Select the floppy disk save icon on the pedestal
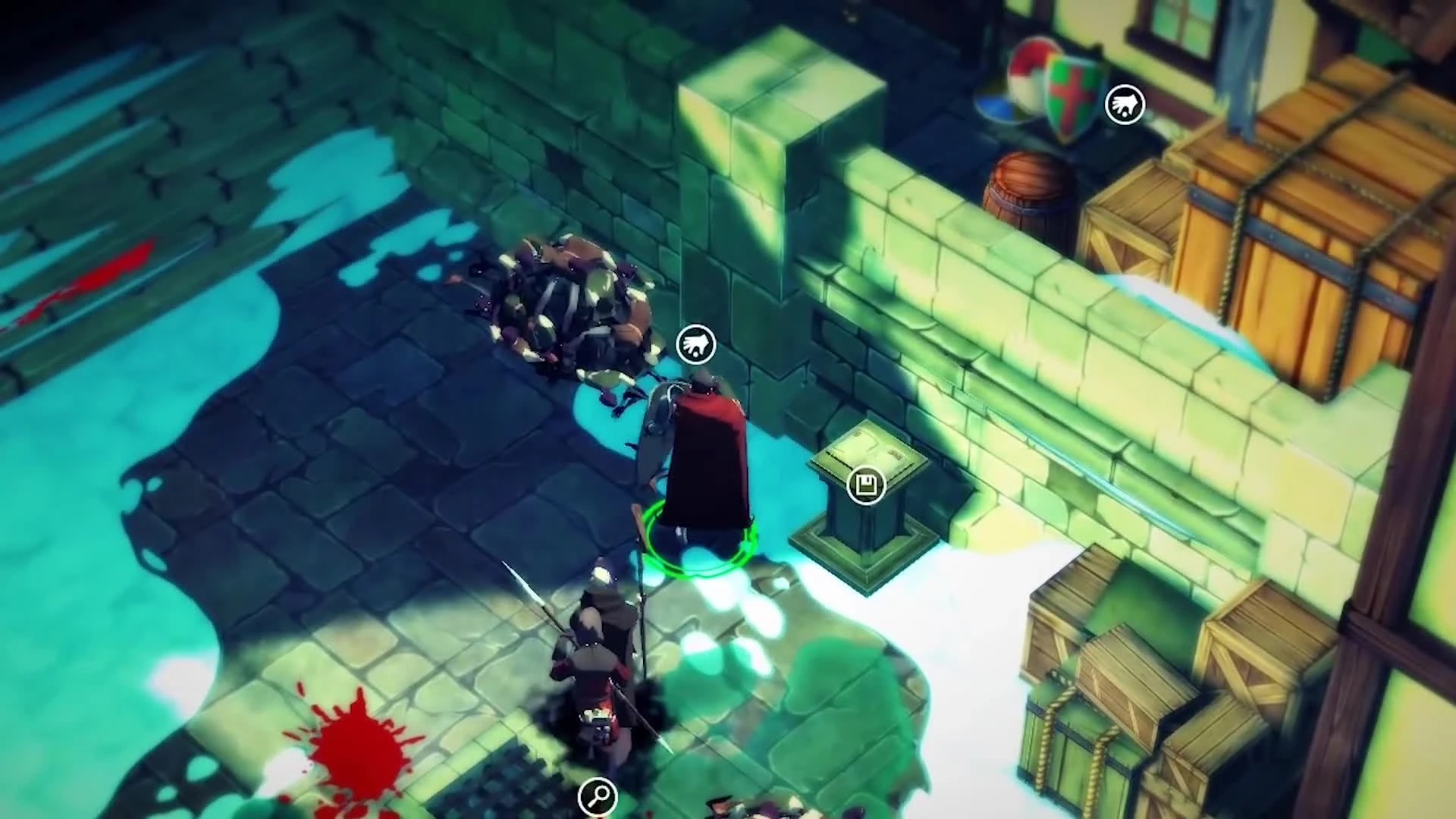 pos(867,485)
